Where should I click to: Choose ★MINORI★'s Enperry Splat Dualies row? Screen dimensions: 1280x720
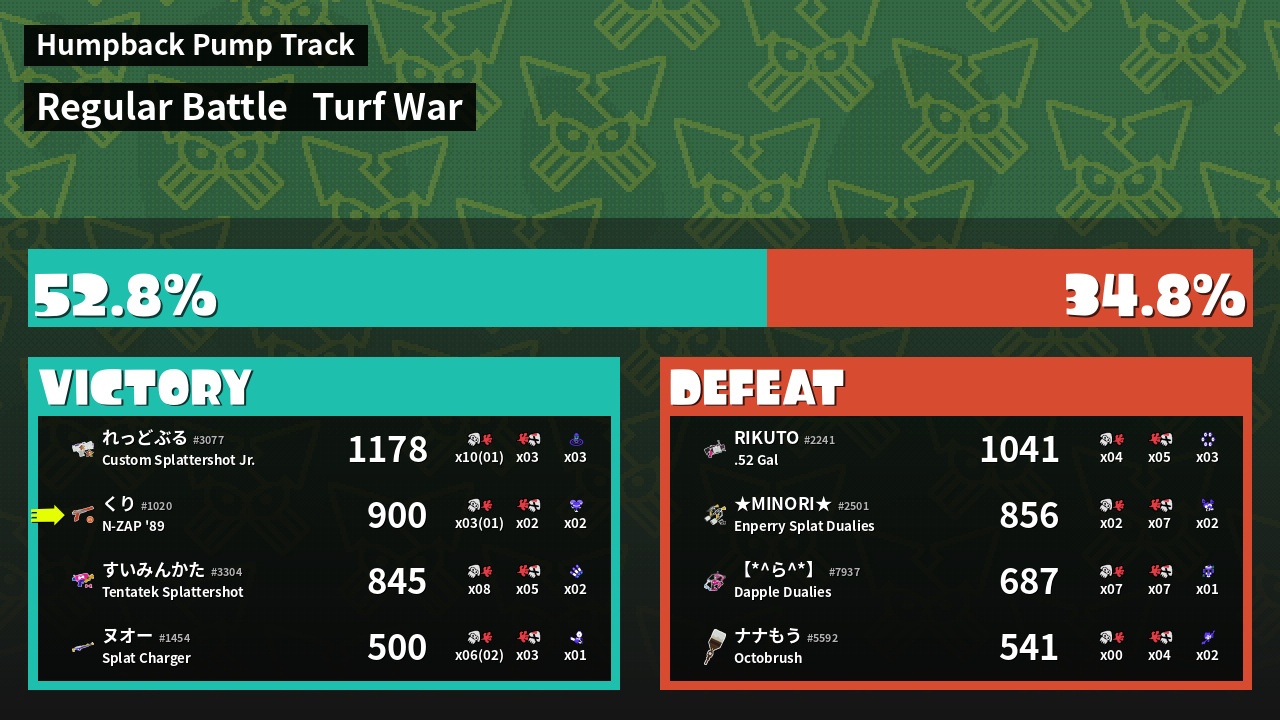pyautogui.click(x=956, y=515)
